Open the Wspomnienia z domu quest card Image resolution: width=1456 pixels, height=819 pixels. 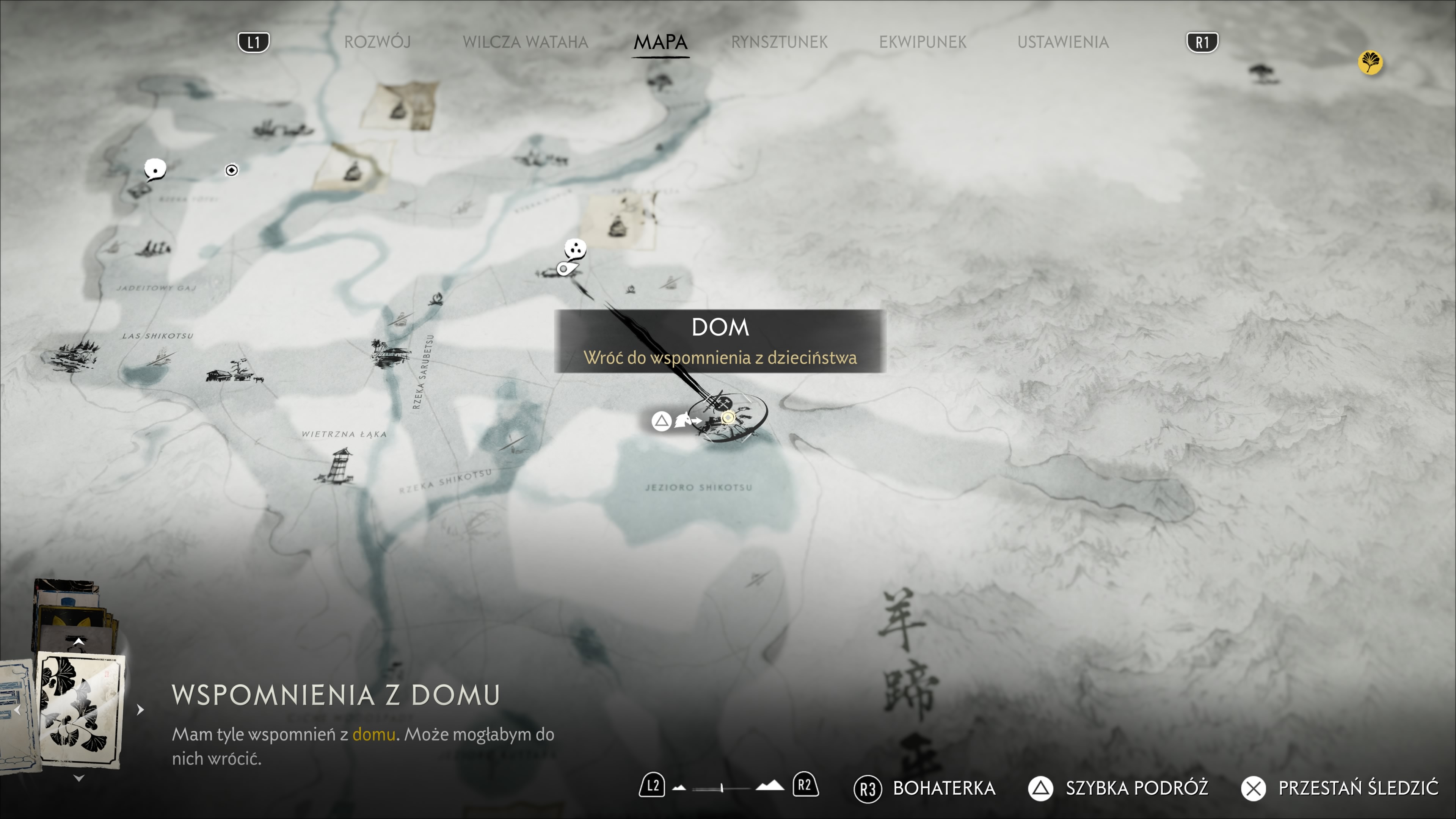coord(80,710)
